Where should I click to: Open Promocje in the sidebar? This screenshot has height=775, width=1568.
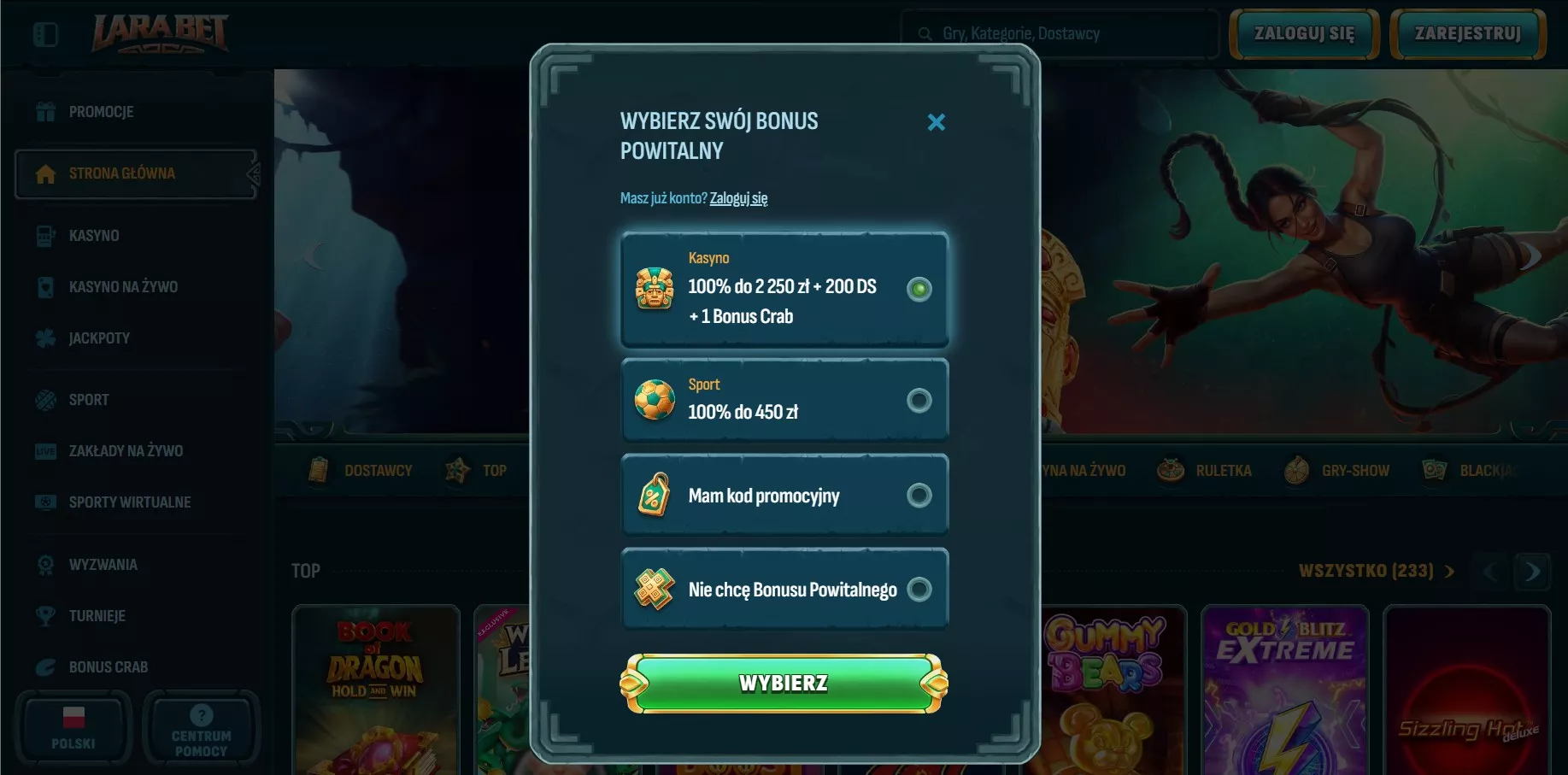pyautogui.click(x=101, y=112)
